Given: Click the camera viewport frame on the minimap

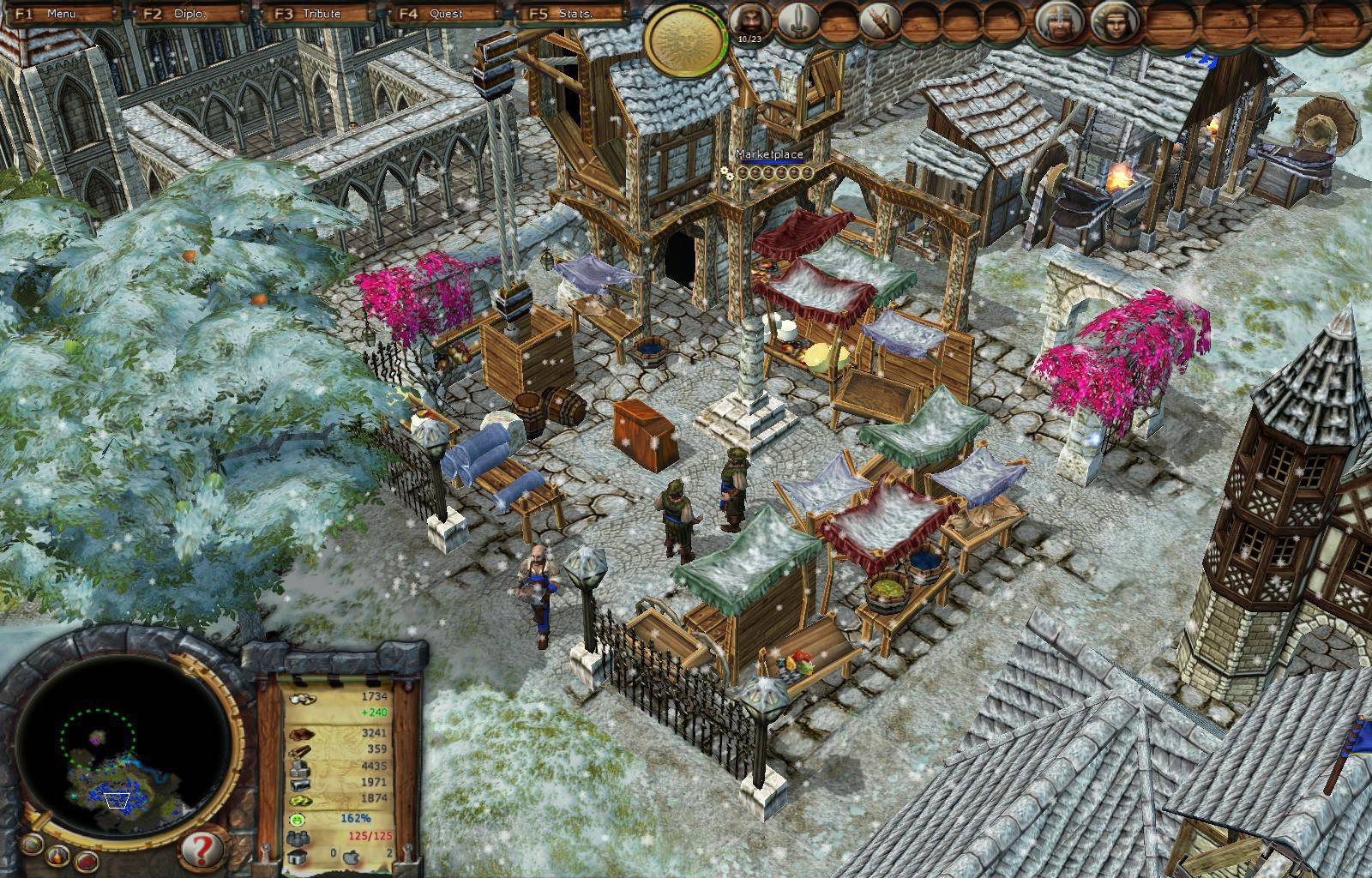Looking at the screenshot, I should click(116, 802).
